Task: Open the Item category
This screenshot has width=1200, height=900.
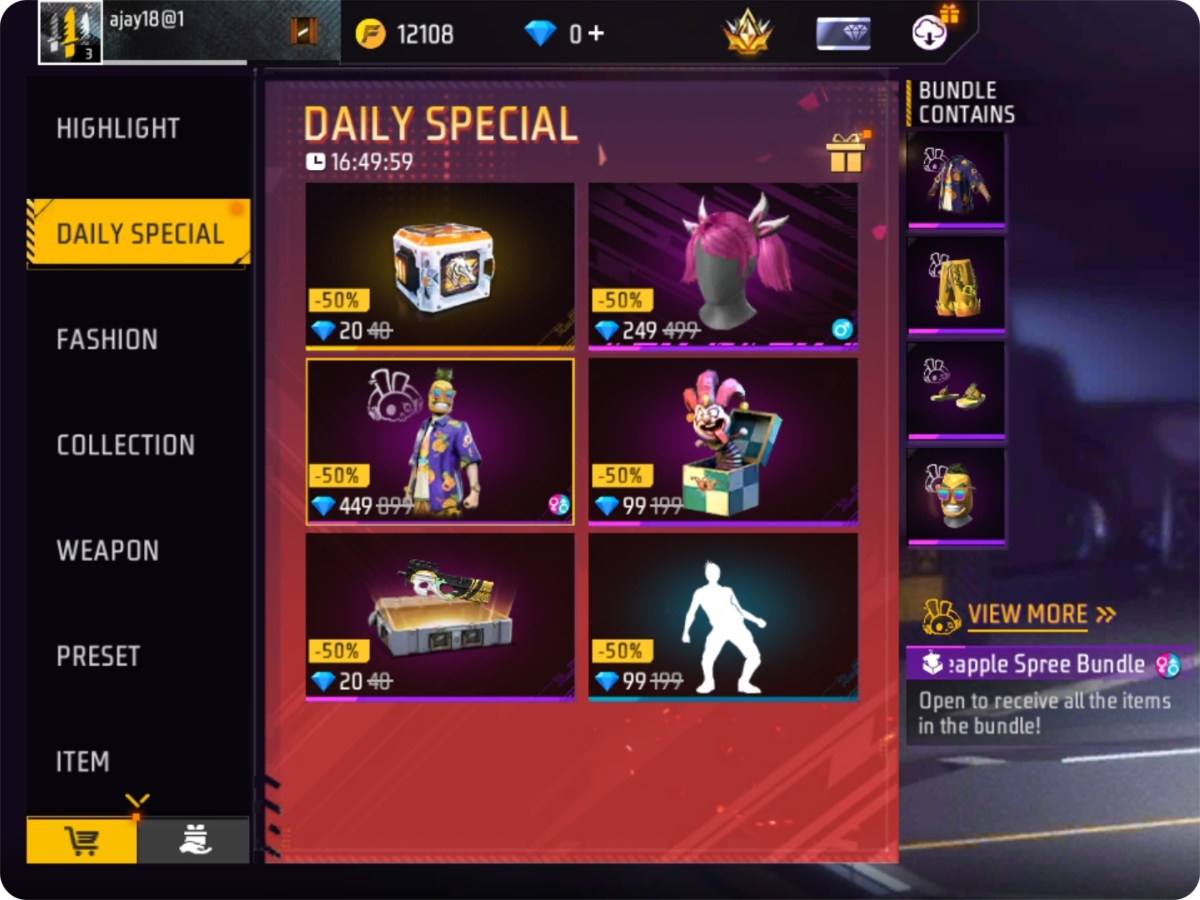Action: (82, 762)
